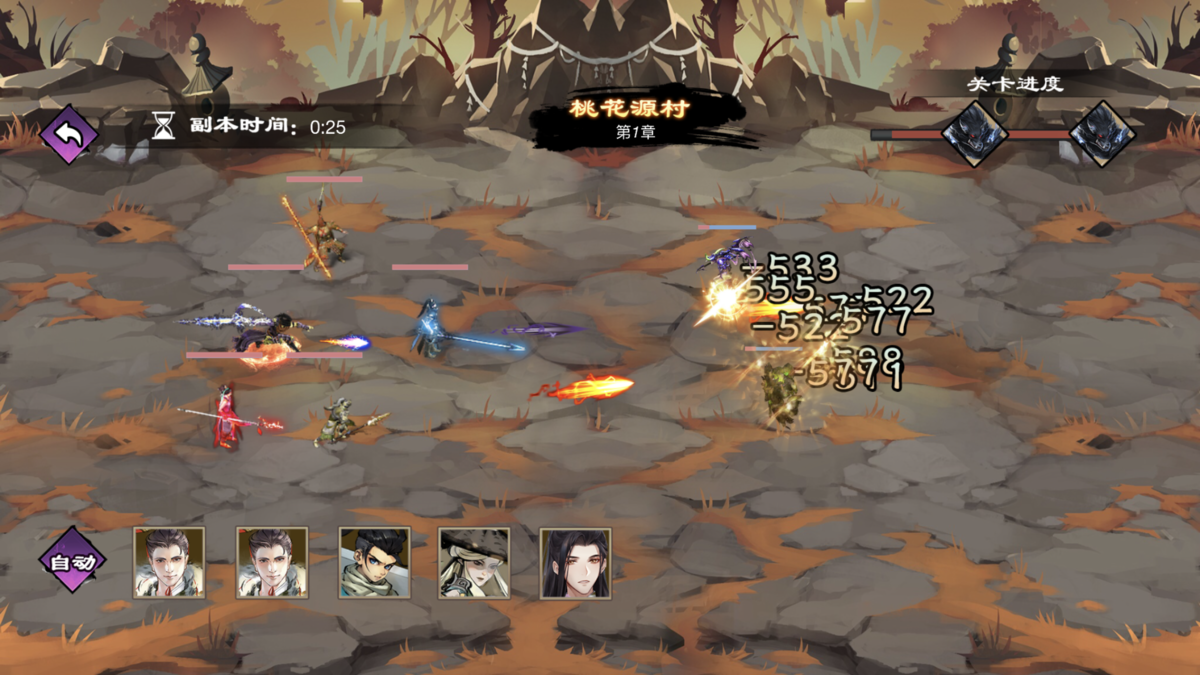
Task: Select the spiky black-haired boy hero portrait
Action: tap(374, 563)
